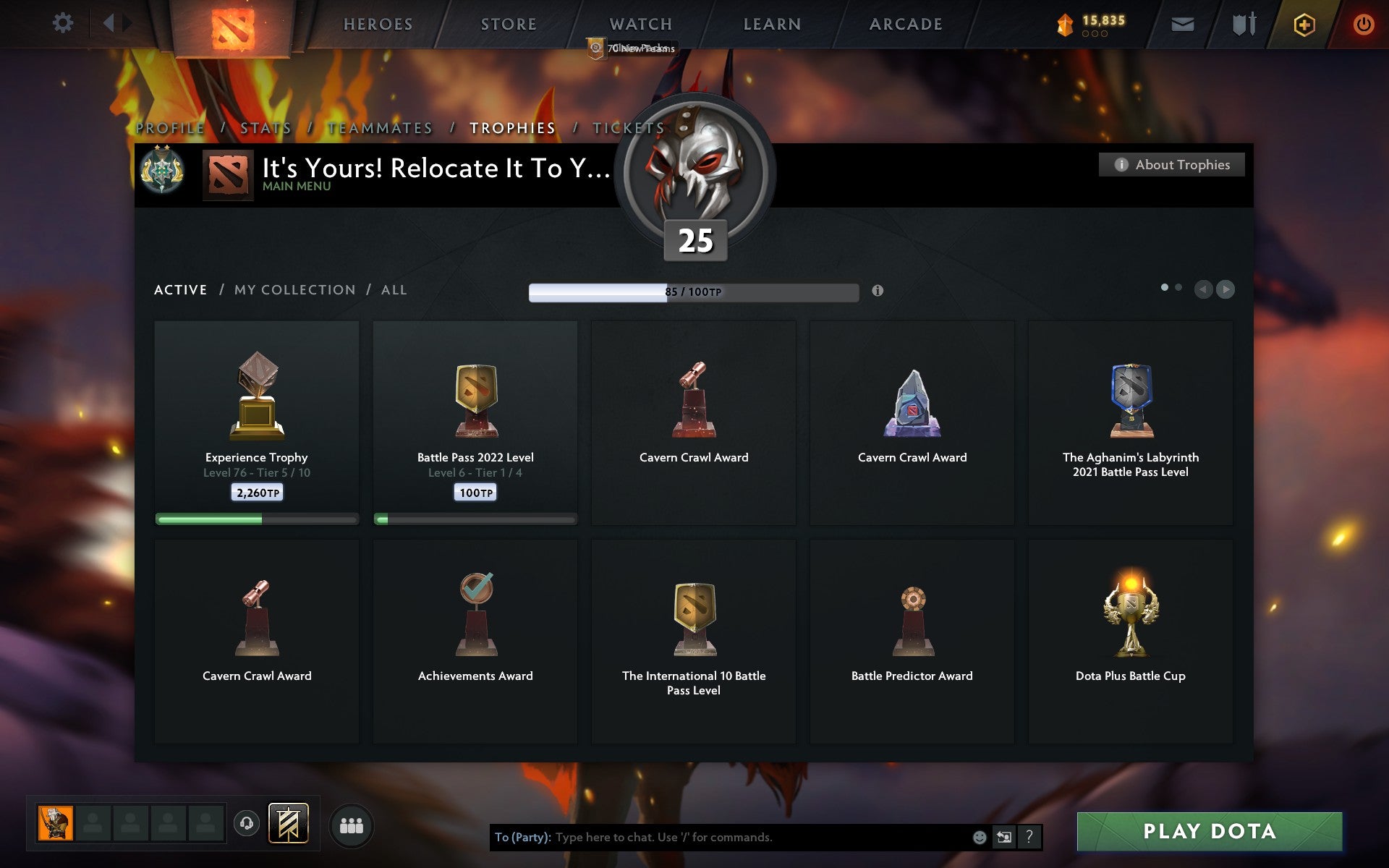Click the guild banner icon in party bar
Image resolution: width=1389 pixels, height=868 pixels.
288,823
